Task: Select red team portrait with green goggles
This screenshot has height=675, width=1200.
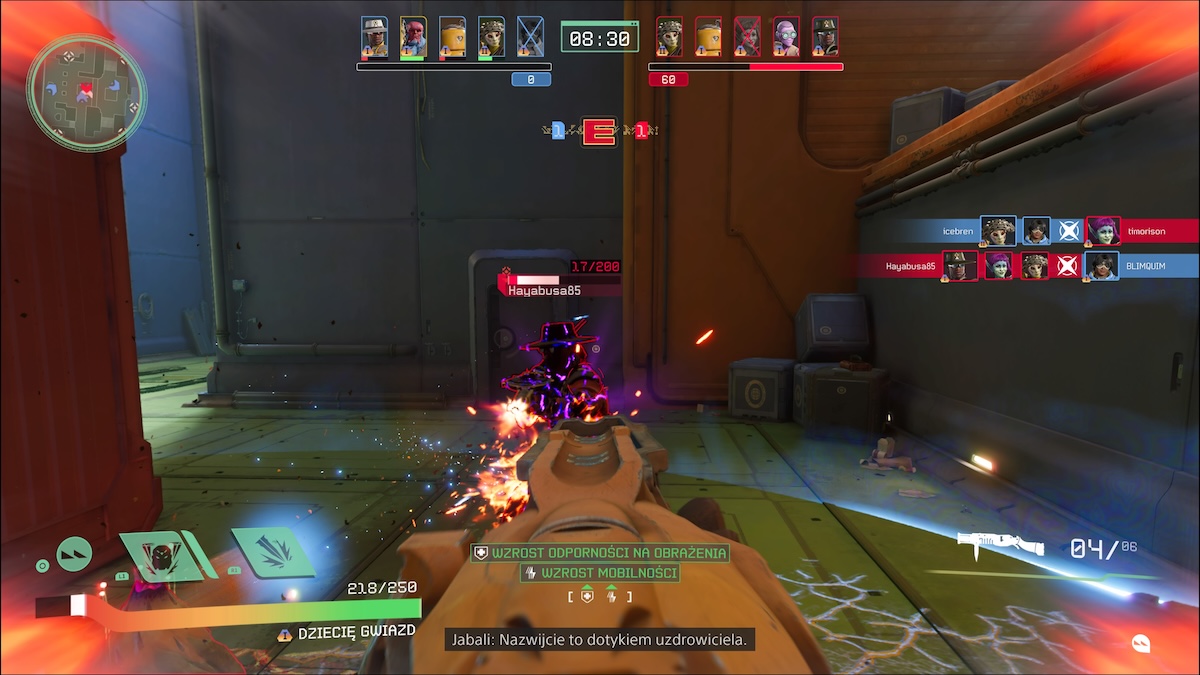Action: point(786,37)
